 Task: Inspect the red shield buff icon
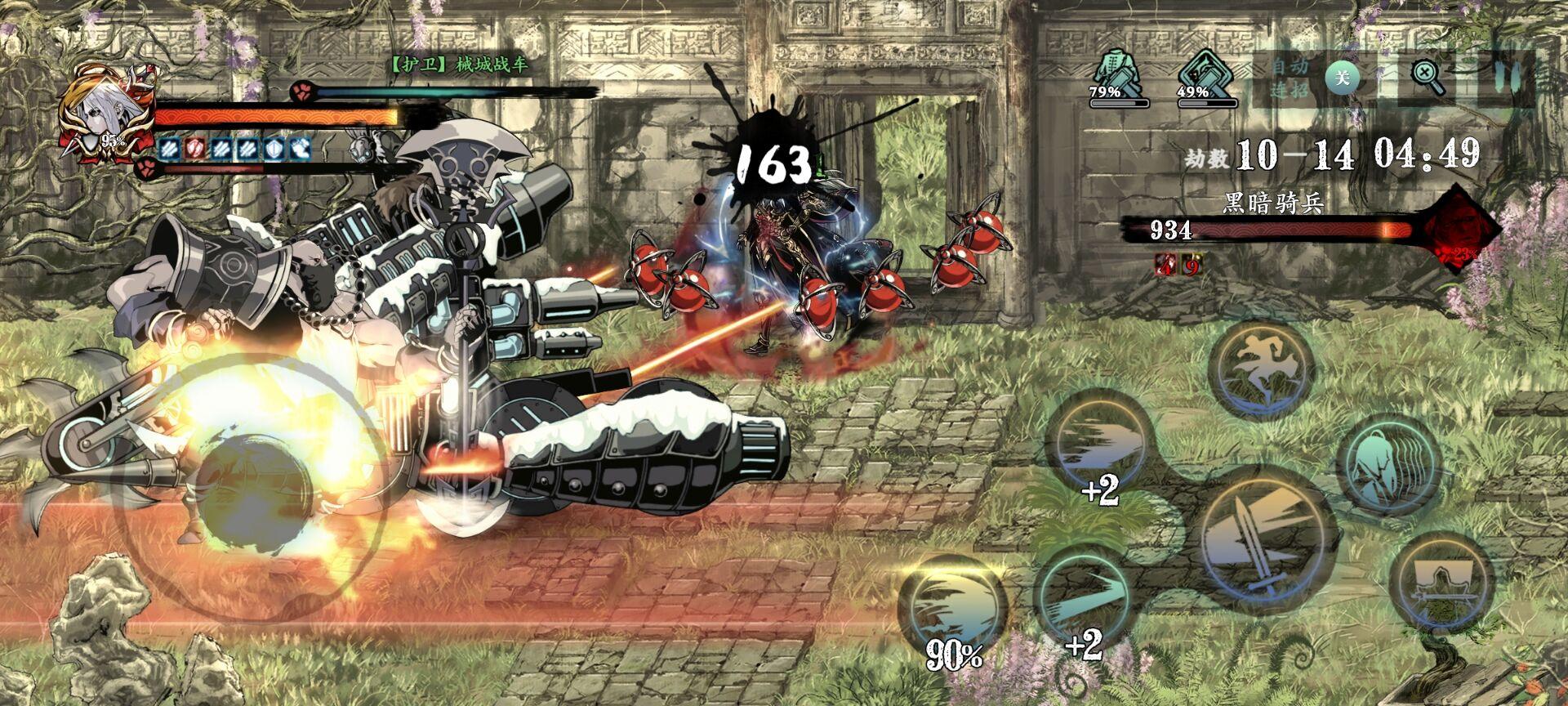click(x=194, y=148)
